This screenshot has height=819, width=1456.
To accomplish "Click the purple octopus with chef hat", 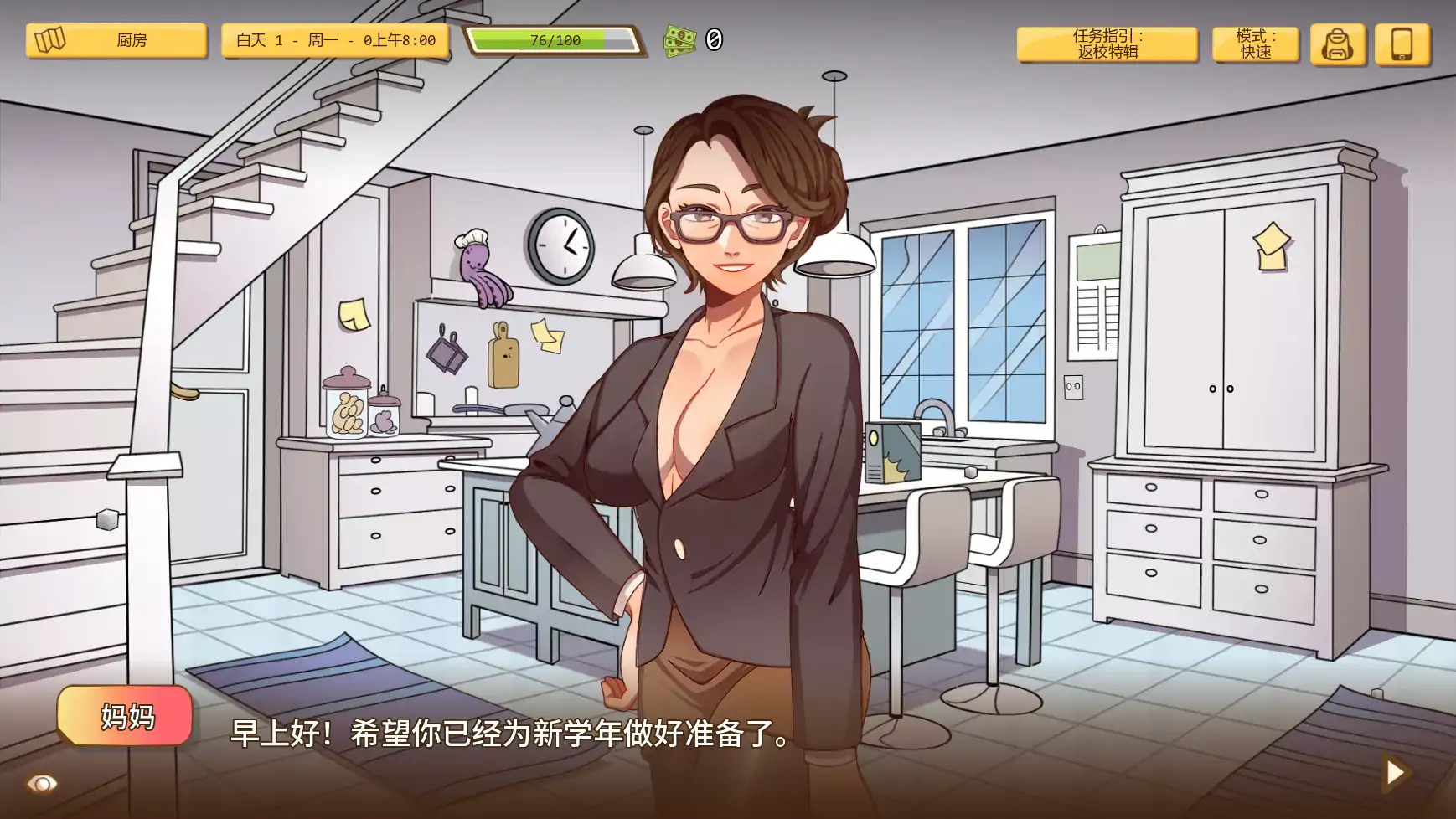I will [480, 265].
